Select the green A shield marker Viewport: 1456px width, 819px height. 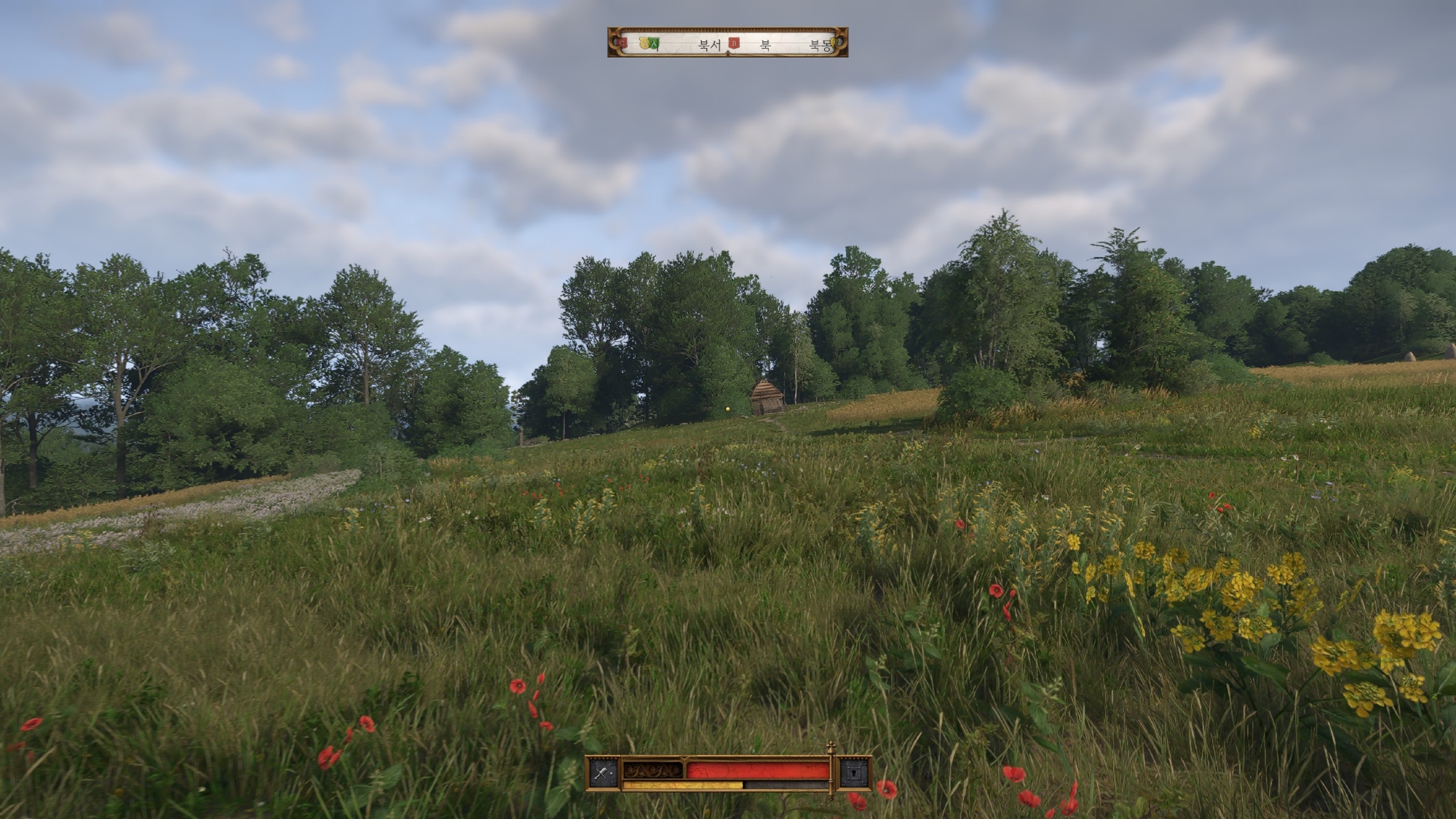(654, 44)
